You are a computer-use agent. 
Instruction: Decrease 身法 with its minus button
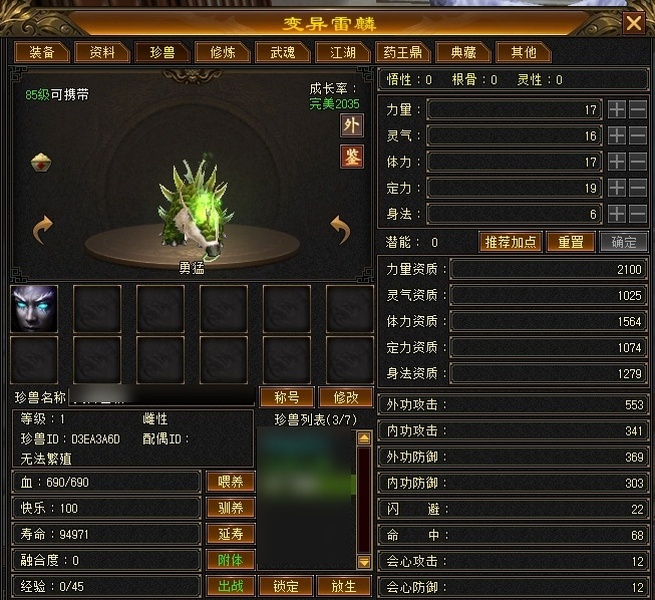(637, 213)
